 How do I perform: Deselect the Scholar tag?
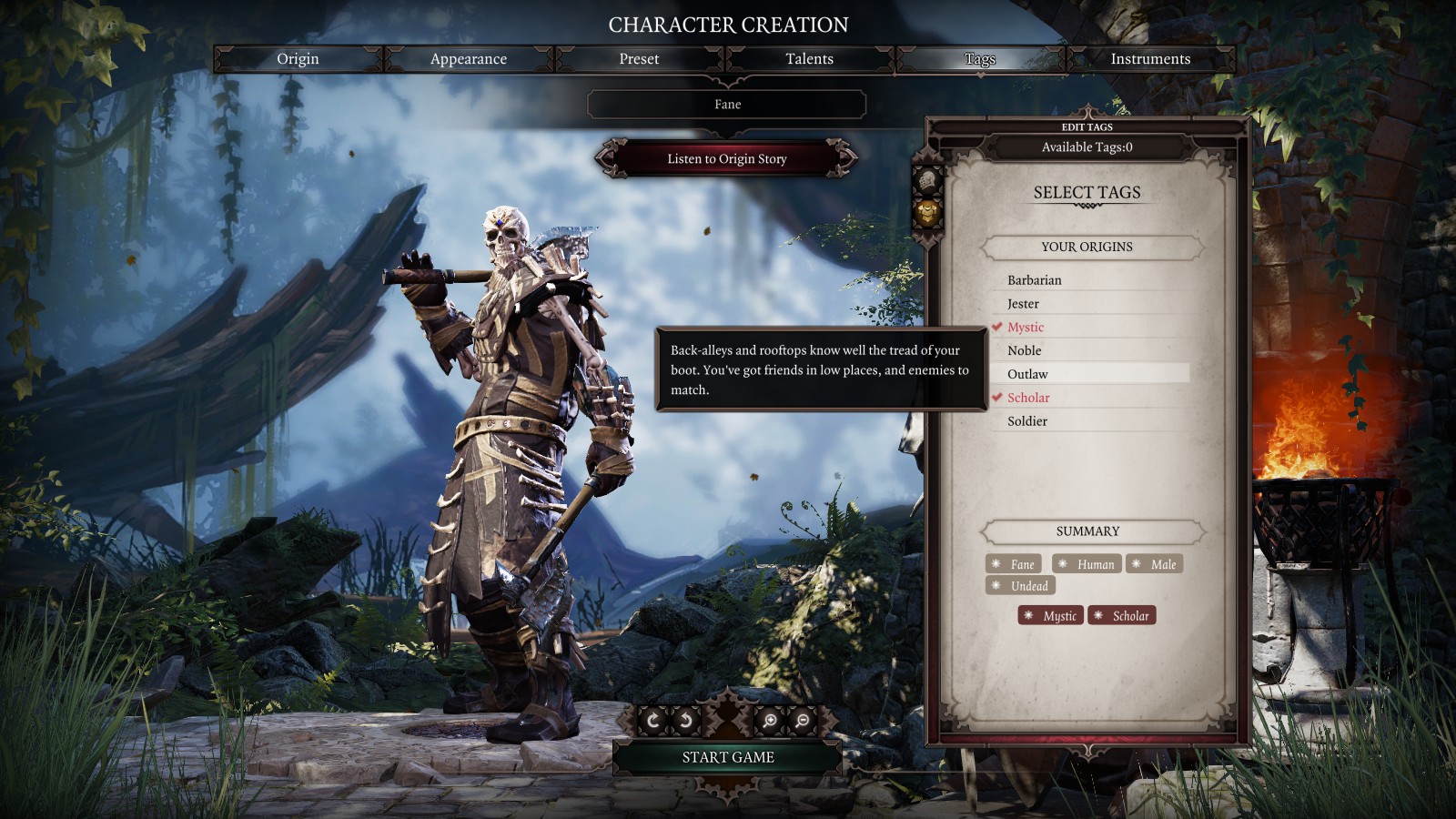point(1028,398)
